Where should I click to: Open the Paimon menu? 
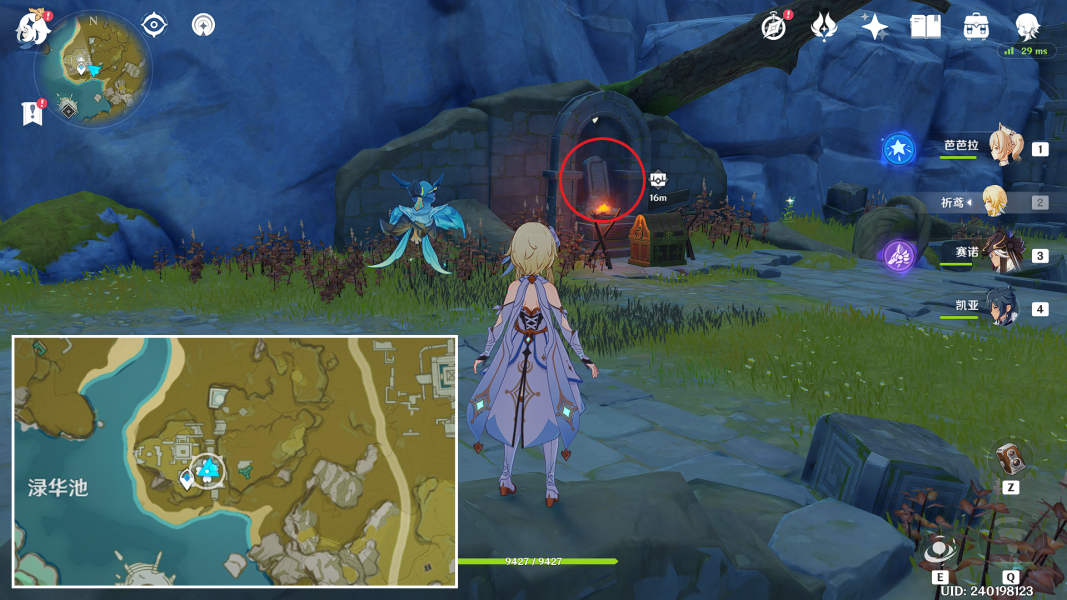32,28
